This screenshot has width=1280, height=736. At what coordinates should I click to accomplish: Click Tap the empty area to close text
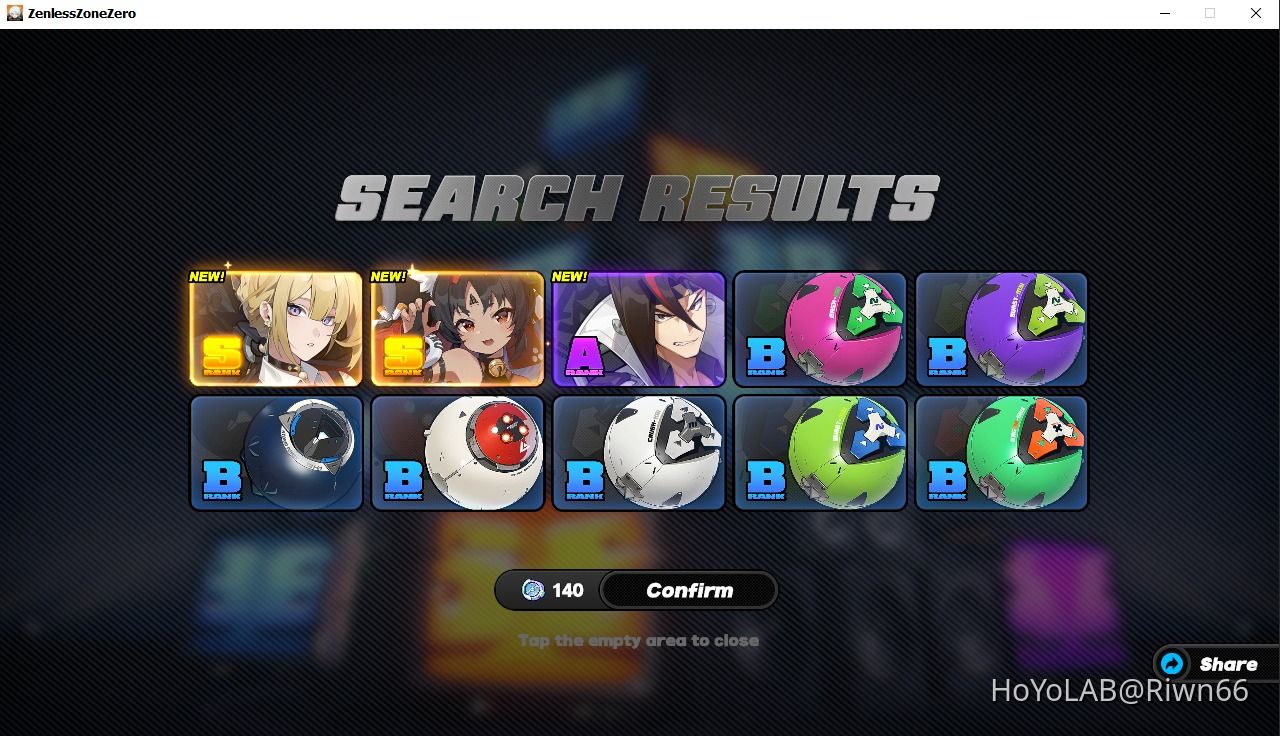(x=638, y=640)
